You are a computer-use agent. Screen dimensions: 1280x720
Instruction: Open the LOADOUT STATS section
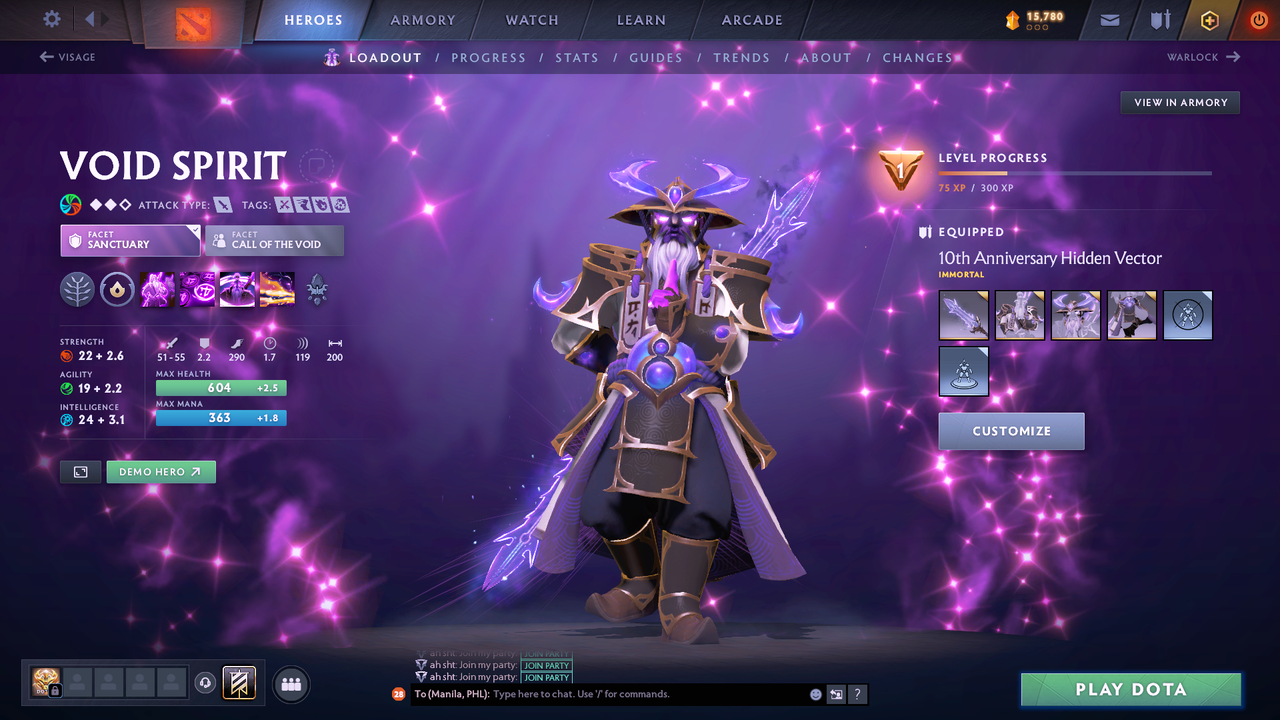click(577, 57)
